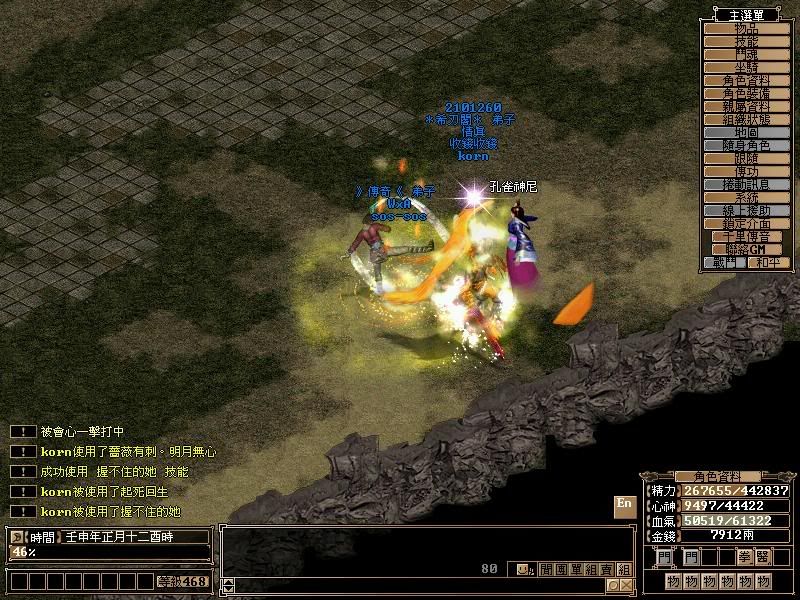Open the 組織狀態 menu entry

coord(747,120)
